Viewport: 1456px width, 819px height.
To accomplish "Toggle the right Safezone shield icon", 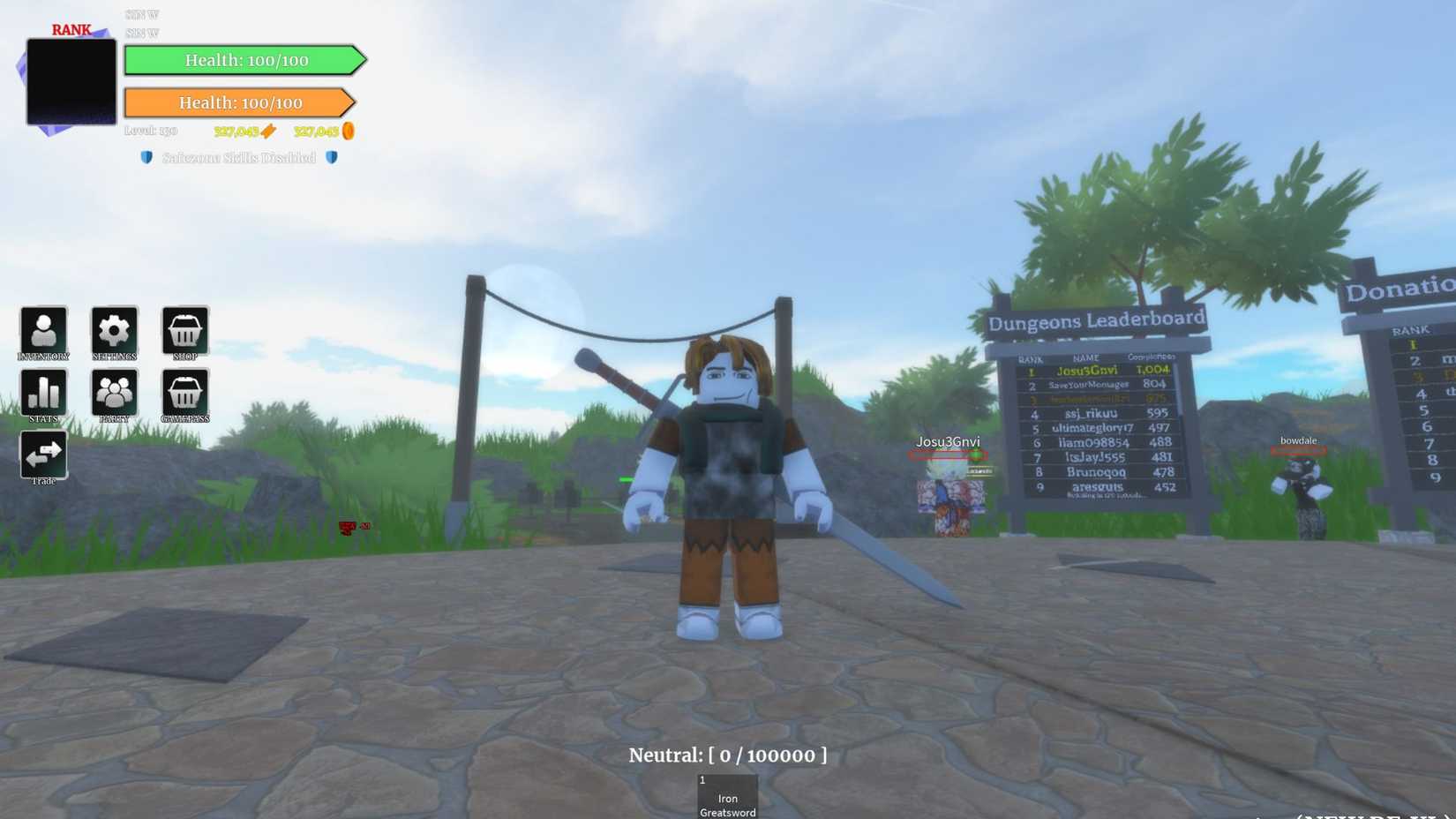I will point(332,158).
